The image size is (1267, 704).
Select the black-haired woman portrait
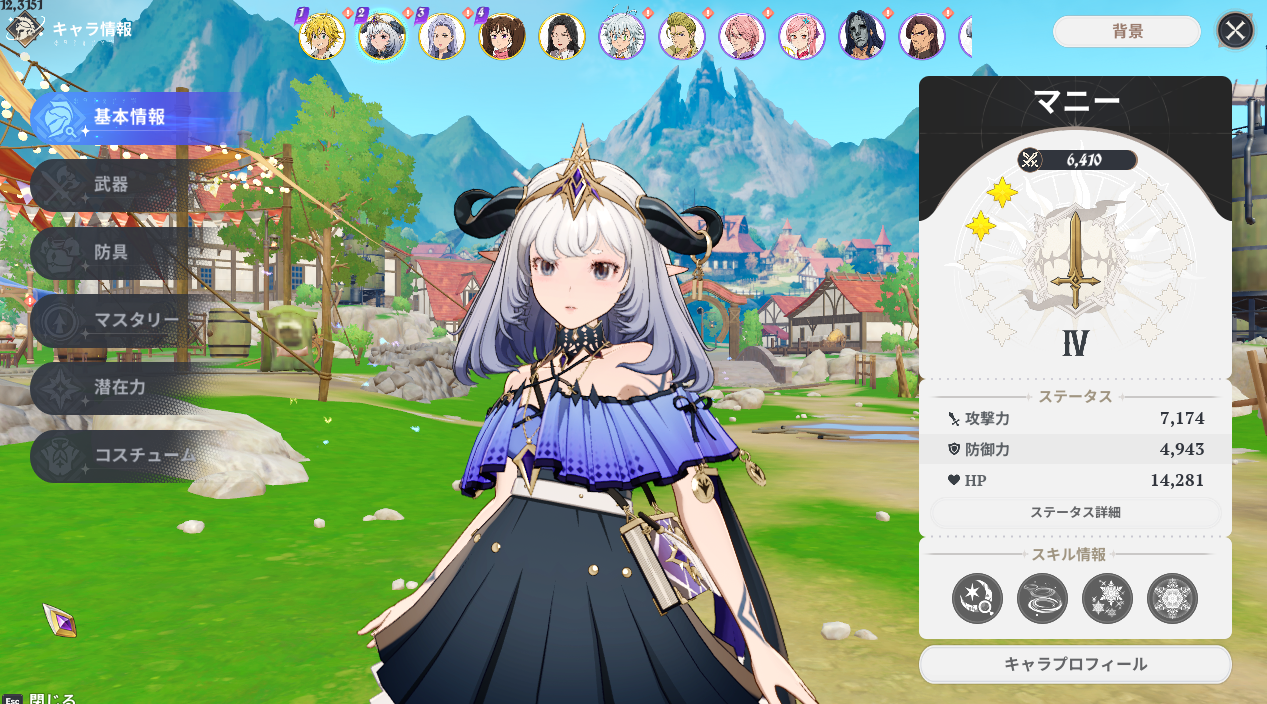[x=562, y=37]
